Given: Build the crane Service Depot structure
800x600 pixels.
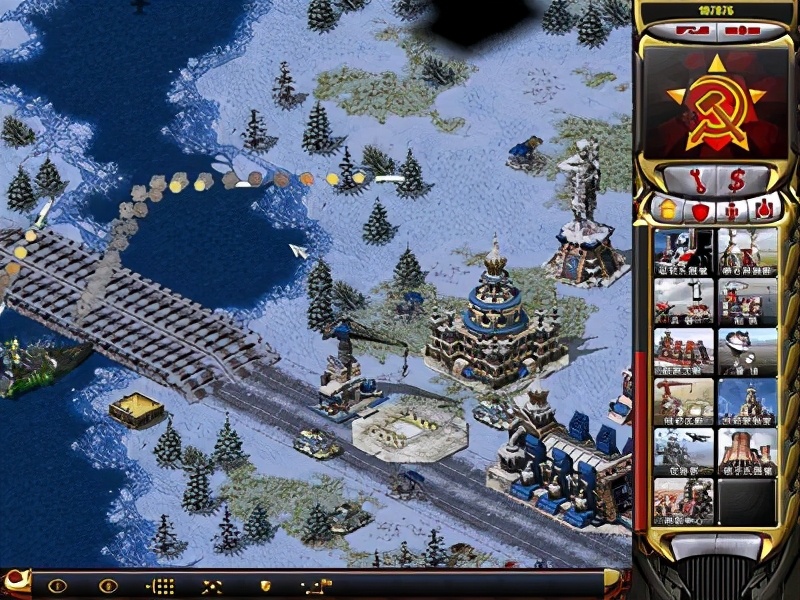Looking at the screenshot, I should (683, 400).
